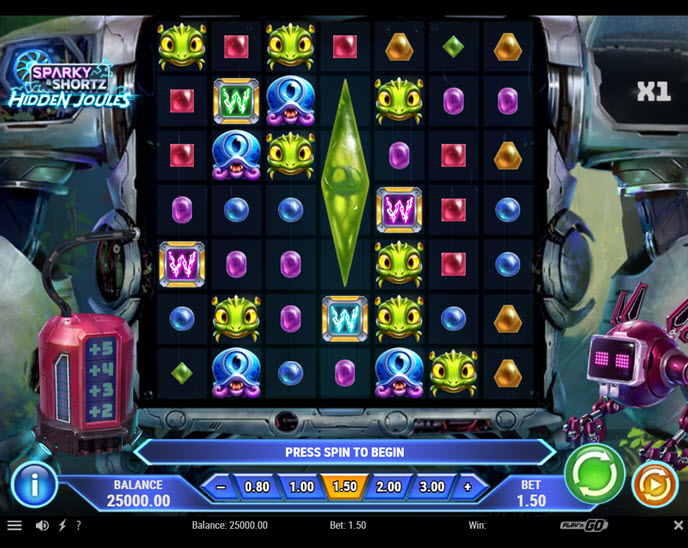
Task: Open the hamburger menu
Action: point(14,525)
